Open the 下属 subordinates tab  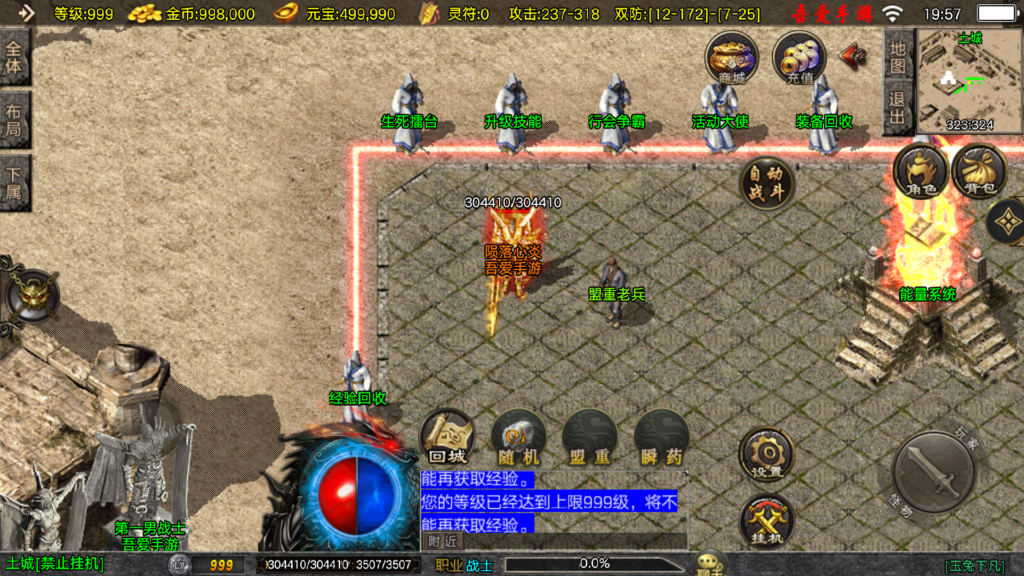pos(15,182)
